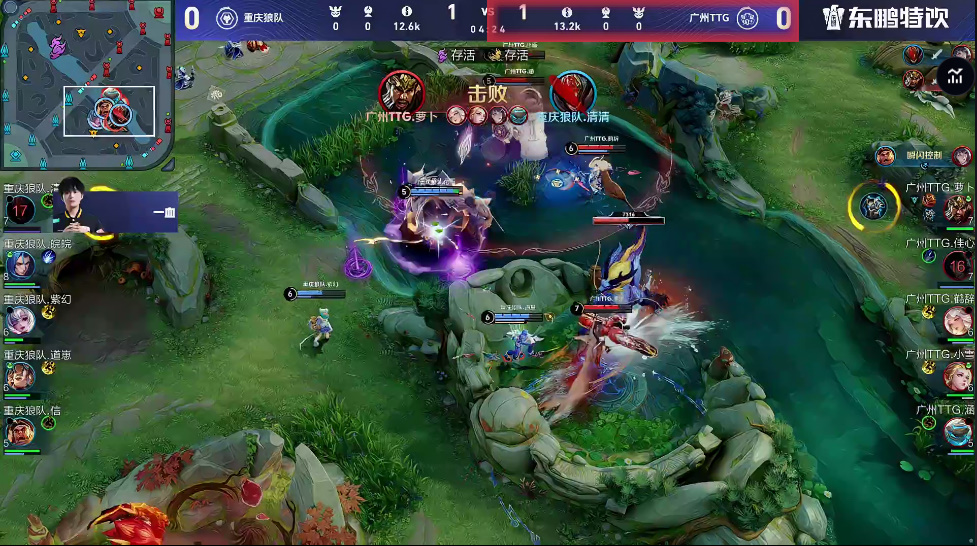Select 重庆狼队.信 hero portrait

(x=20, y=431)
